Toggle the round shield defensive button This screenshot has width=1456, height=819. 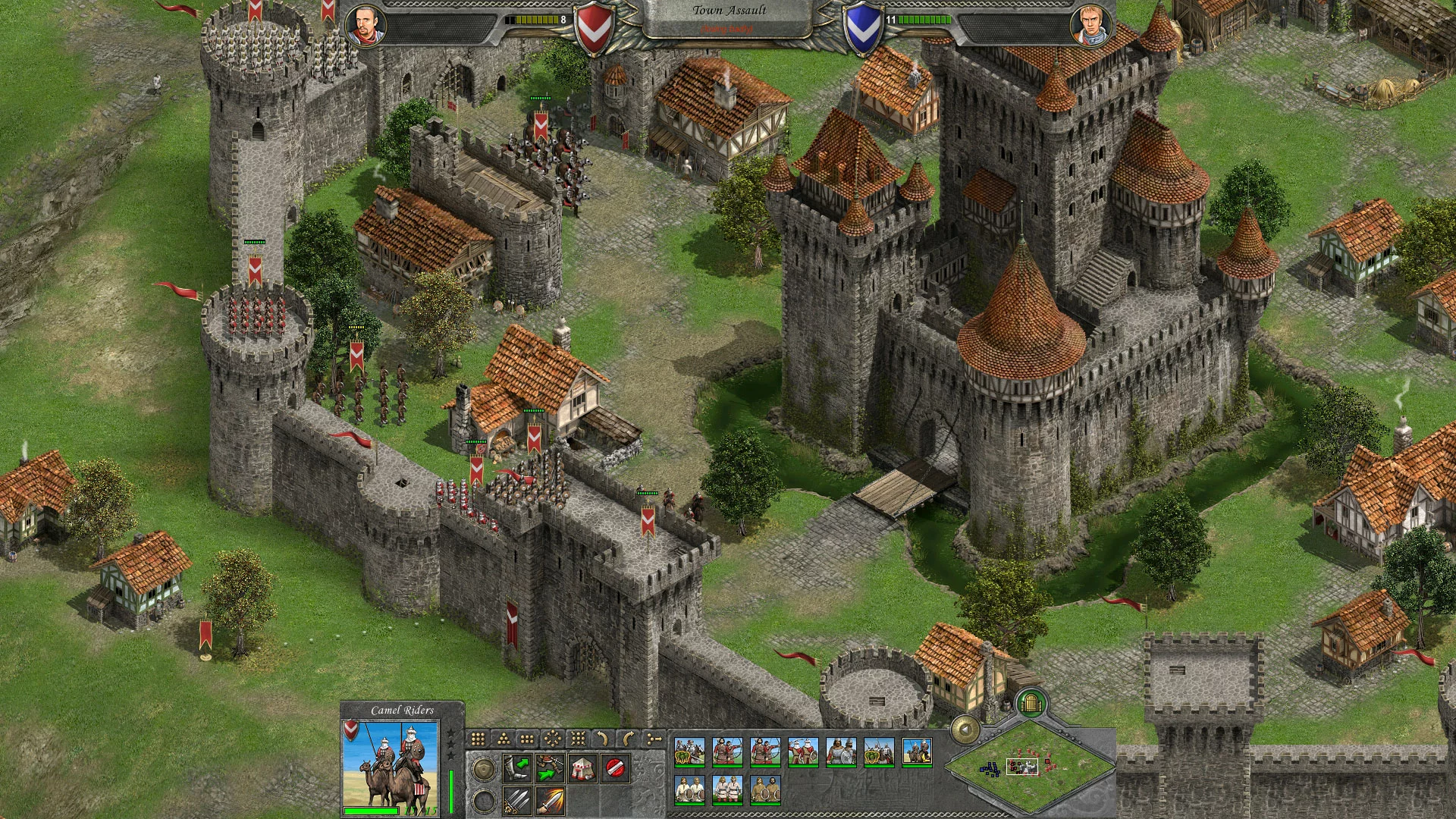pos(483,769)
